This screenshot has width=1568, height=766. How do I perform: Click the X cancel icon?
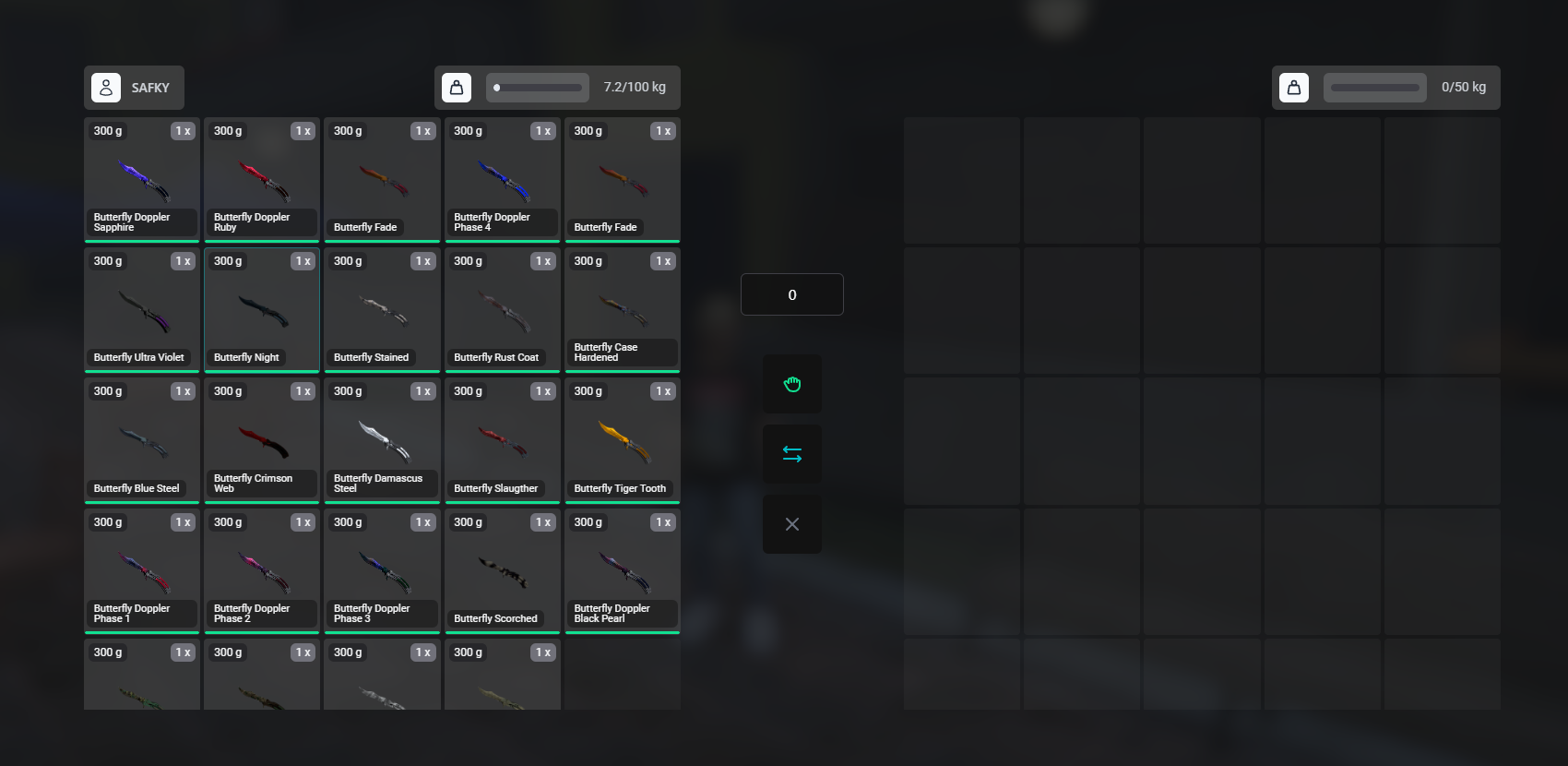[x=791, y=523]
